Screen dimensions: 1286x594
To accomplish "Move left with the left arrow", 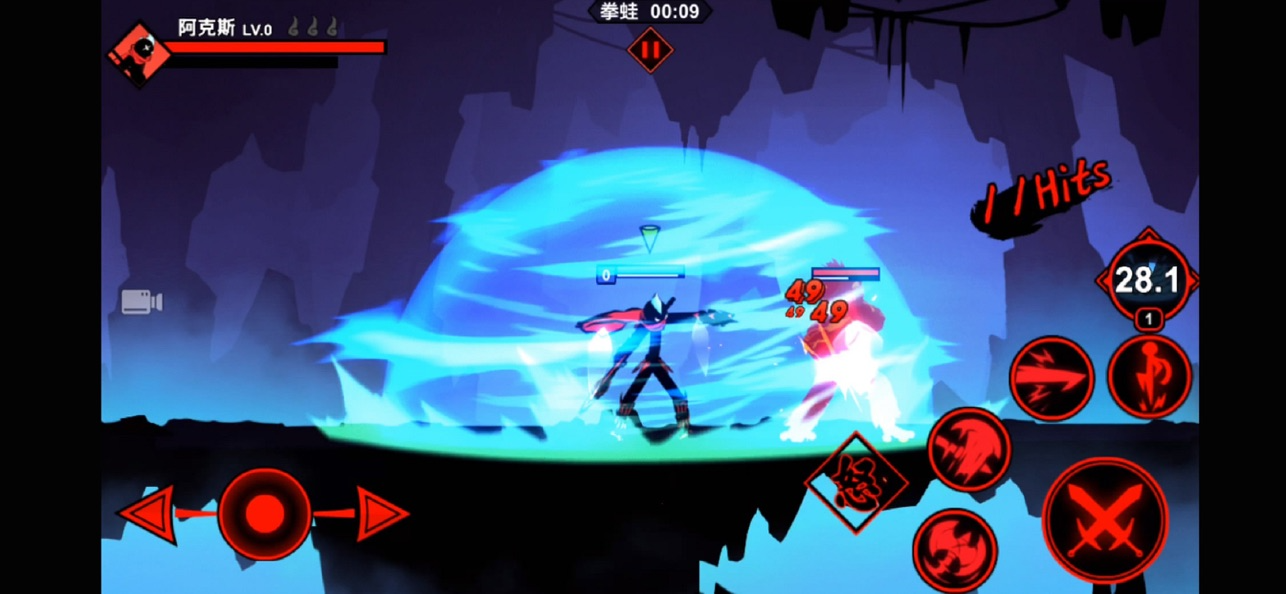I will coord(149,514).
